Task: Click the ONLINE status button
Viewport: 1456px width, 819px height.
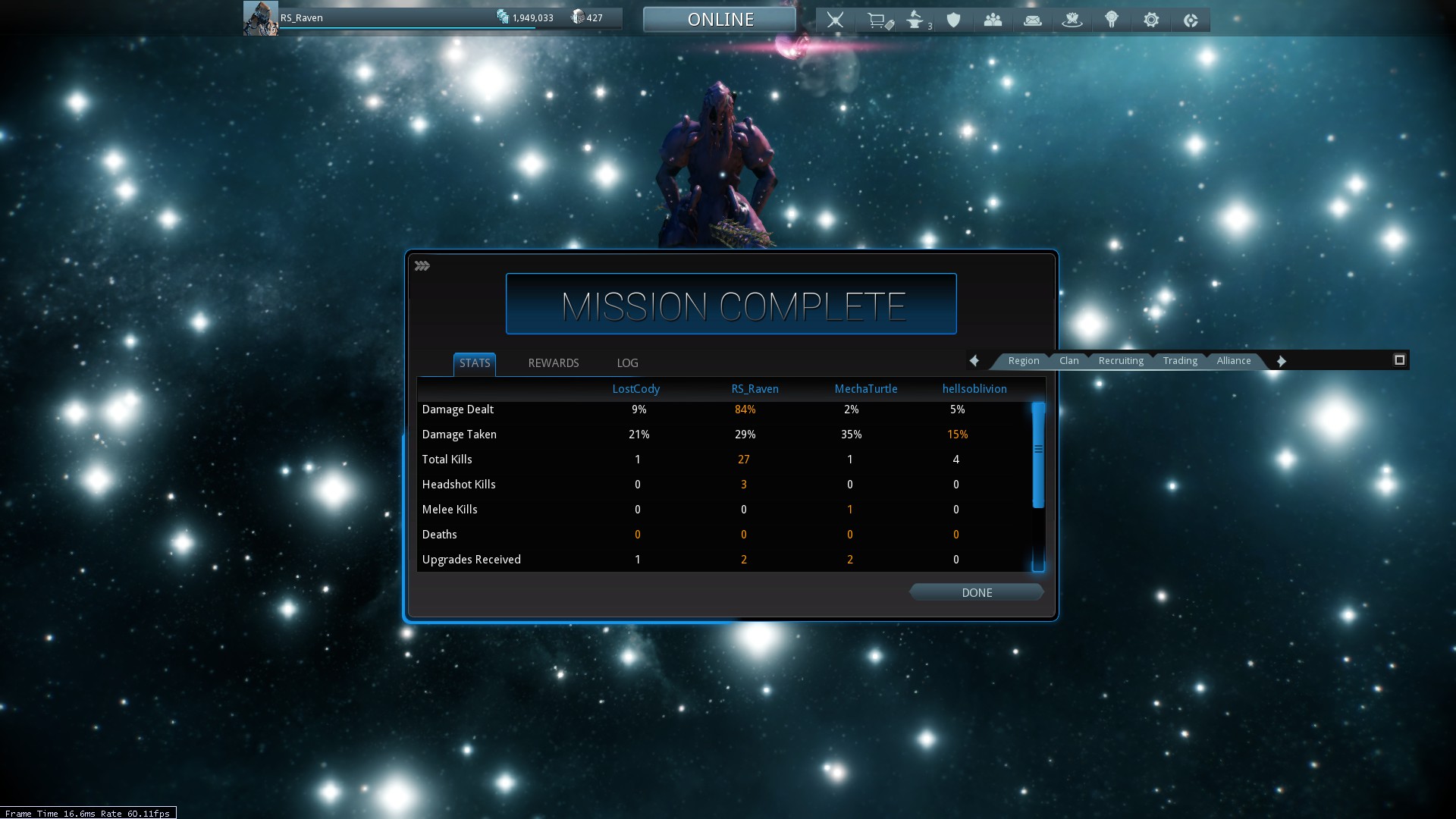Action: (x=720, y=20)
